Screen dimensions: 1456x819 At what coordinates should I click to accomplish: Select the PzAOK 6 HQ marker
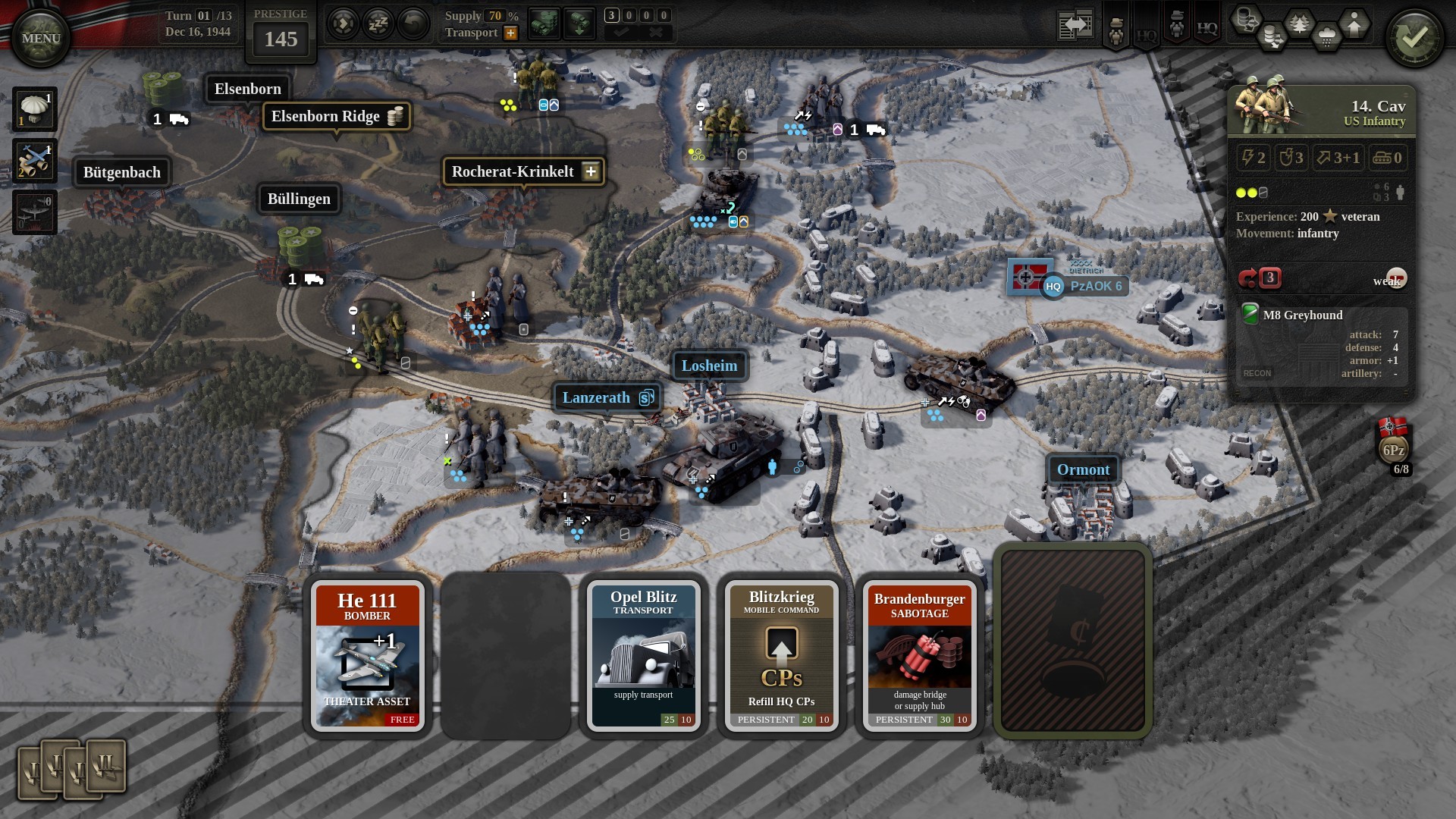pyautogui.click(x=1084, y=286)
